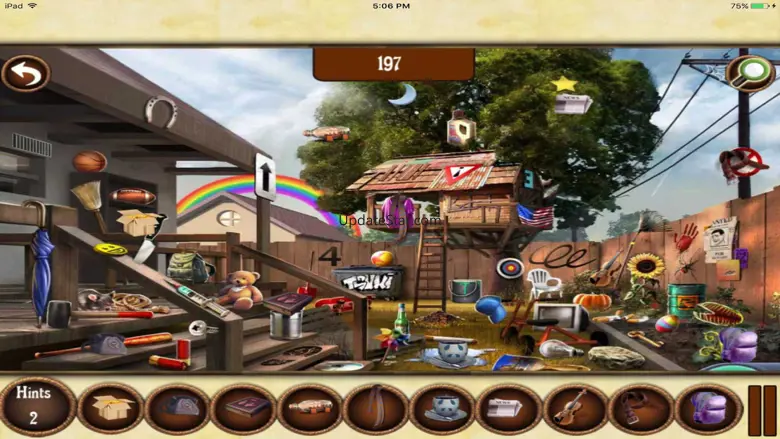Viewport: 780px width, 439px height.
Task: Choose the teacup and saucer slot
Action: point(442,408)
